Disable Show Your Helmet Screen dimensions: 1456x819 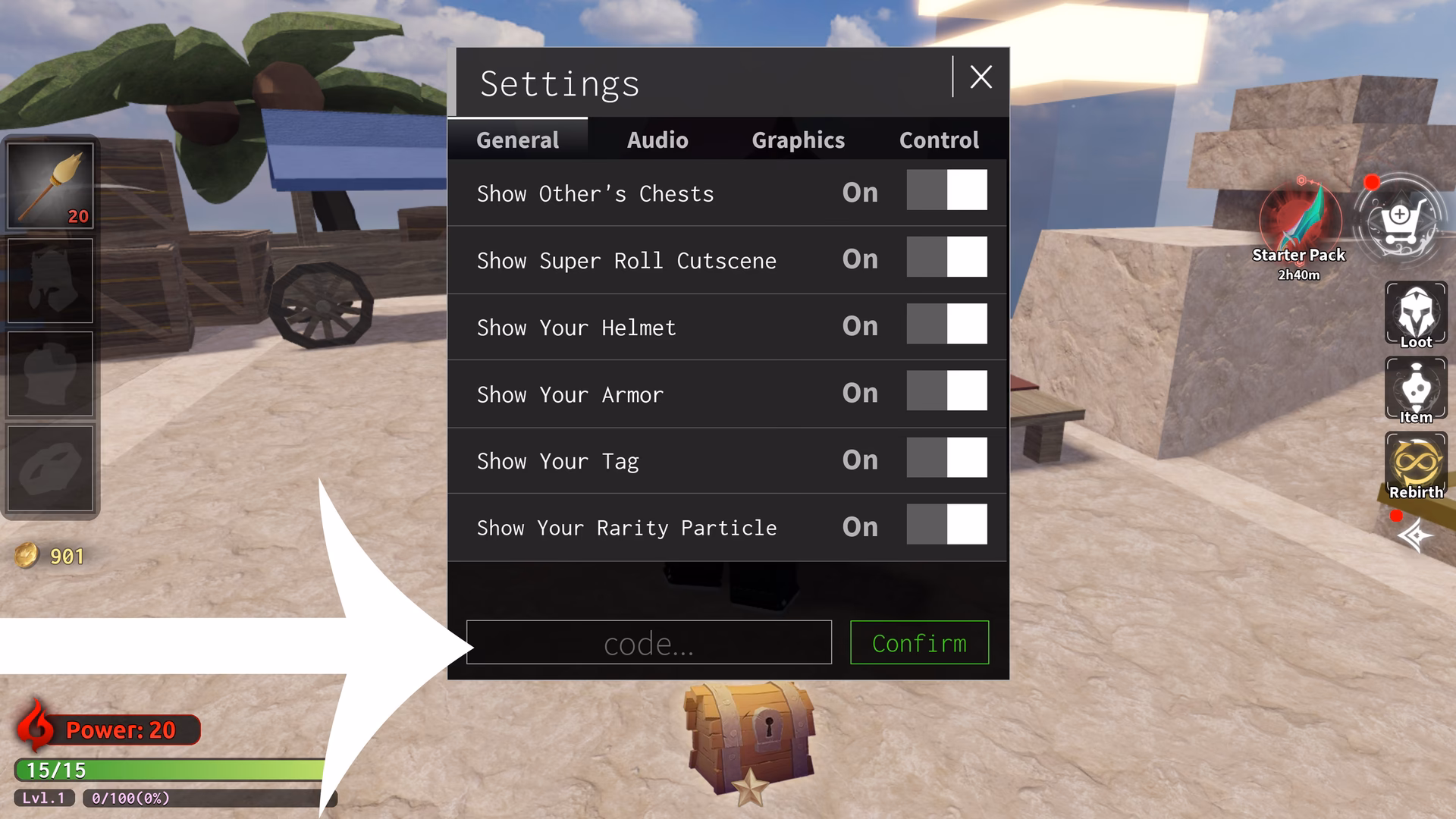coord(947,325)
